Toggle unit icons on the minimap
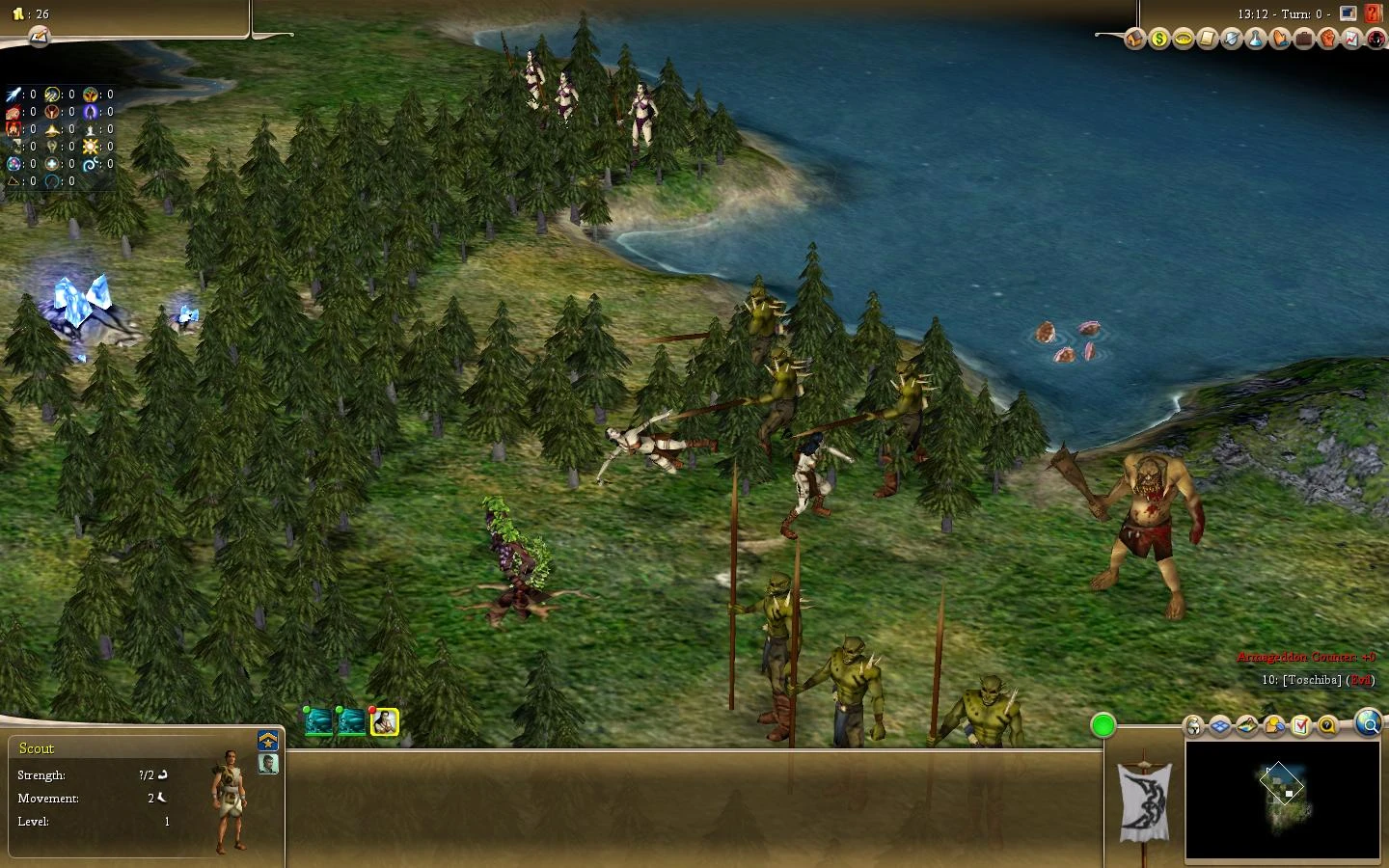1389x868 pixels. (x=1194, y=725)
